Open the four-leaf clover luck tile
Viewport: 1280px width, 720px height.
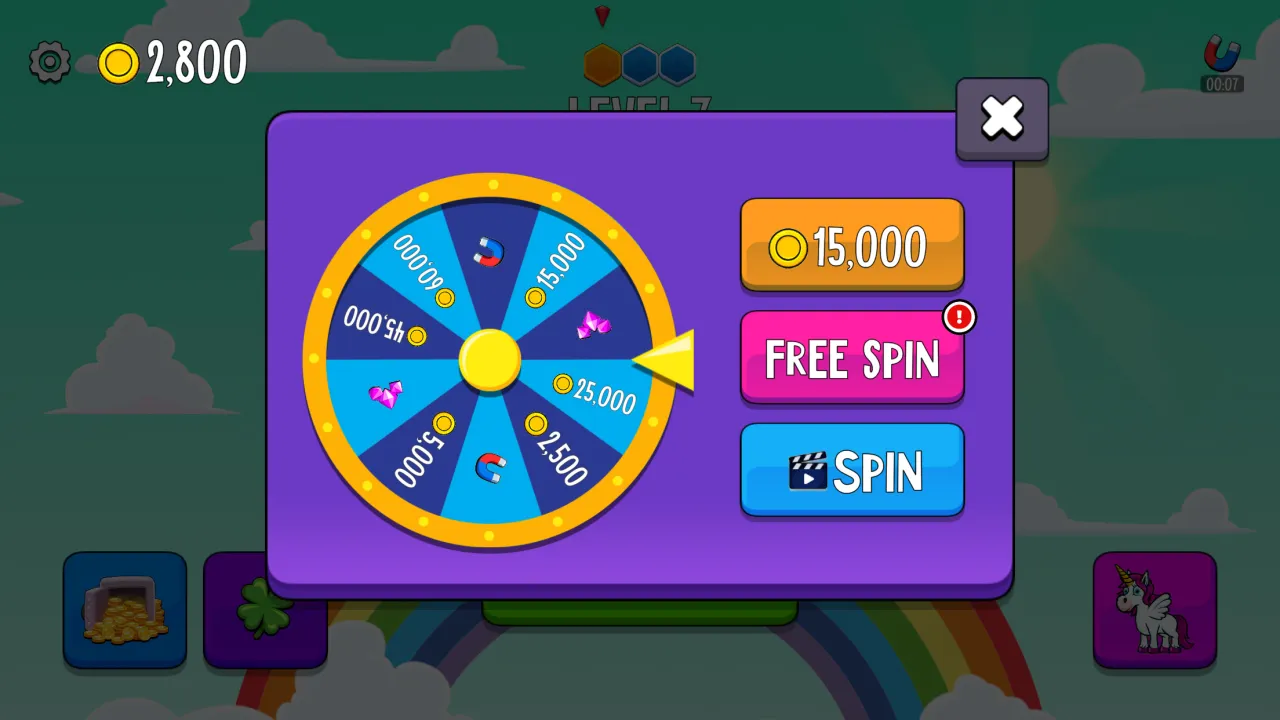point(240,610)
